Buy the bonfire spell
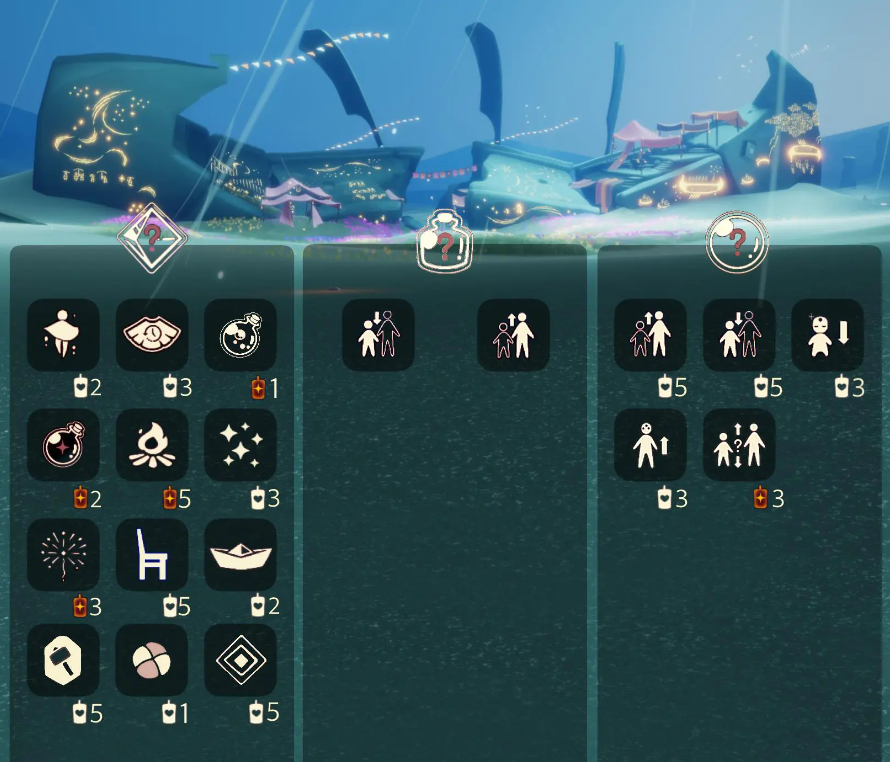The height and width of the screenshot is (762, 890). [152, 444]
